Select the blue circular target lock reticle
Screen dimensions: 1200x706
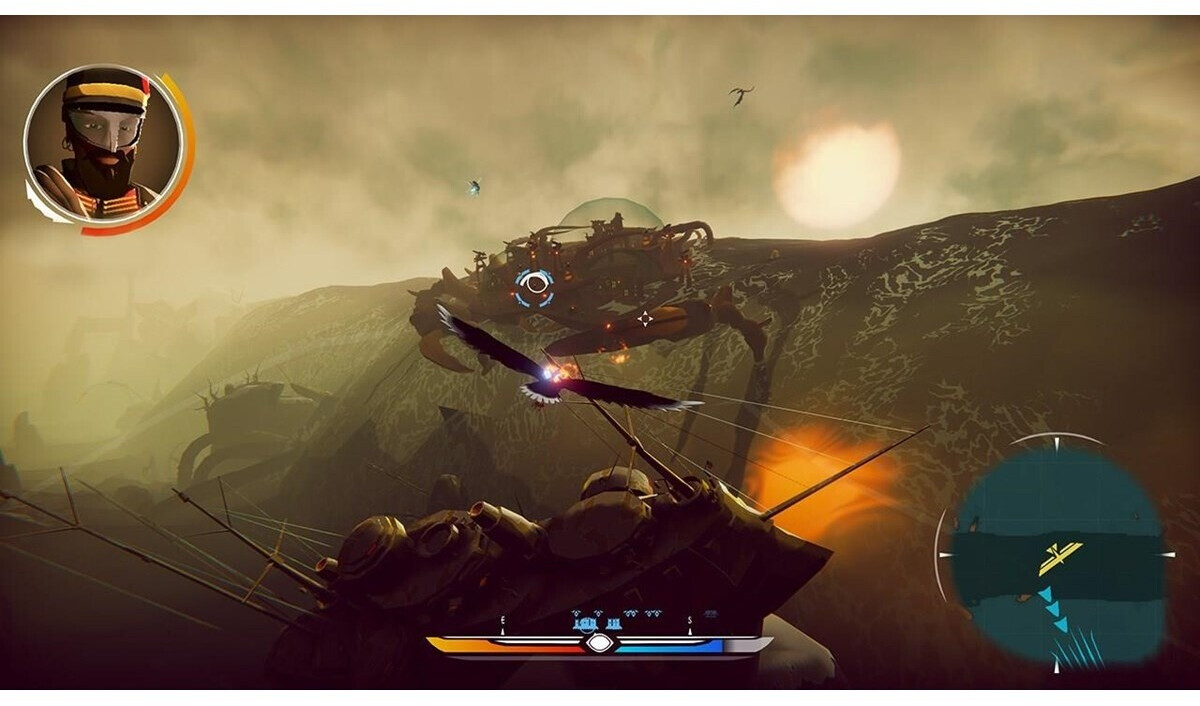(536, 285)
